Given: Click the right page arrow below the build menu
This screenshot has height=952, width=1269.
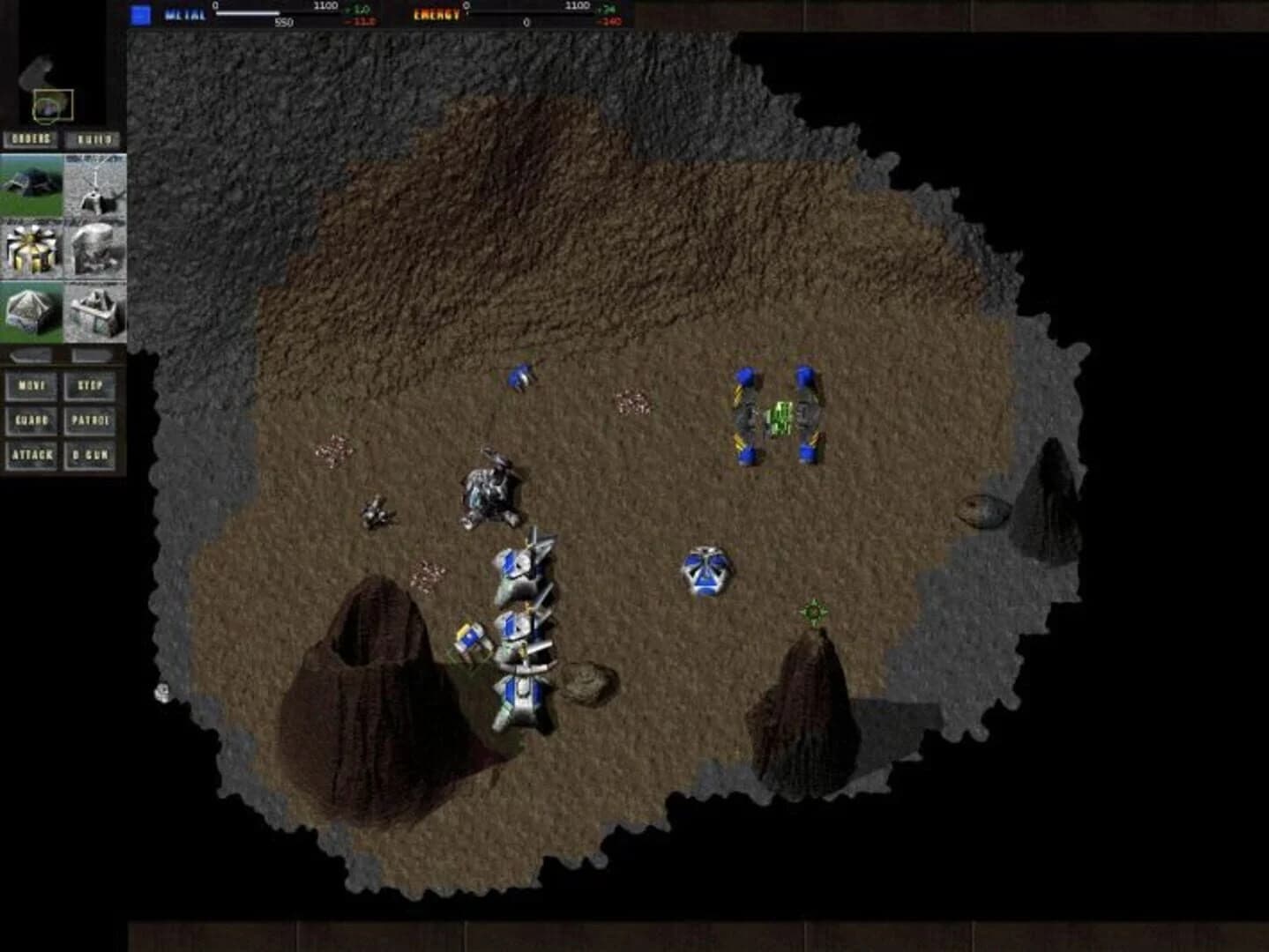Looking at the screenshot, I should [90, 356].
